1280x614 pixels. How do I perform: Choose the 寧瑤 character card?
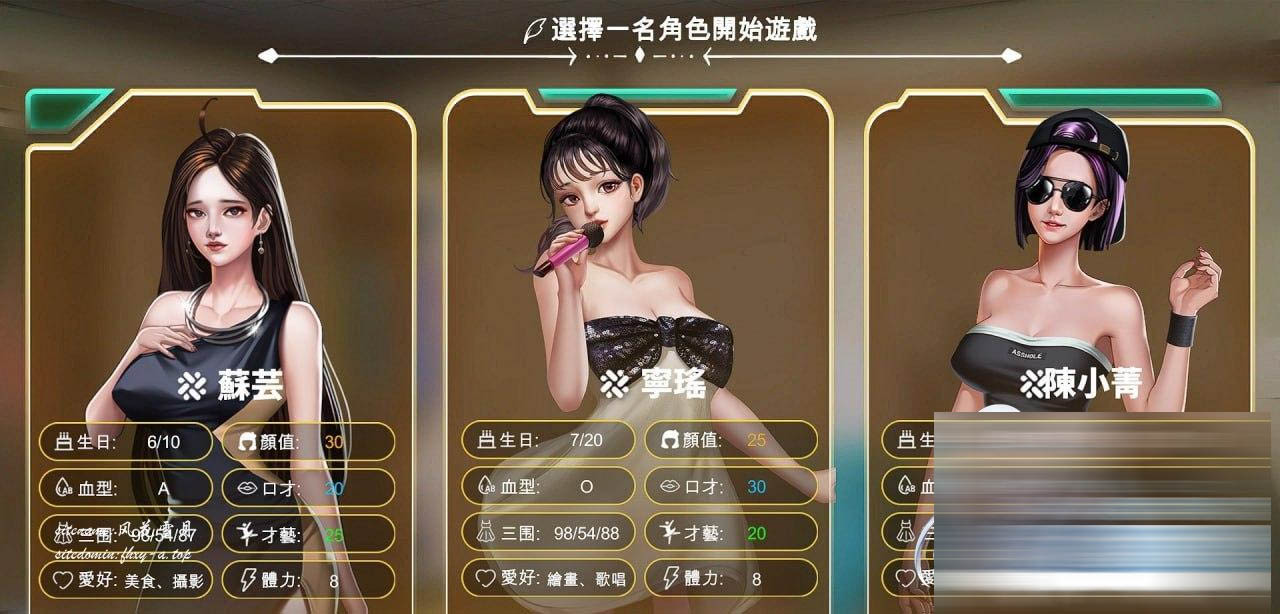click(640, 300)
